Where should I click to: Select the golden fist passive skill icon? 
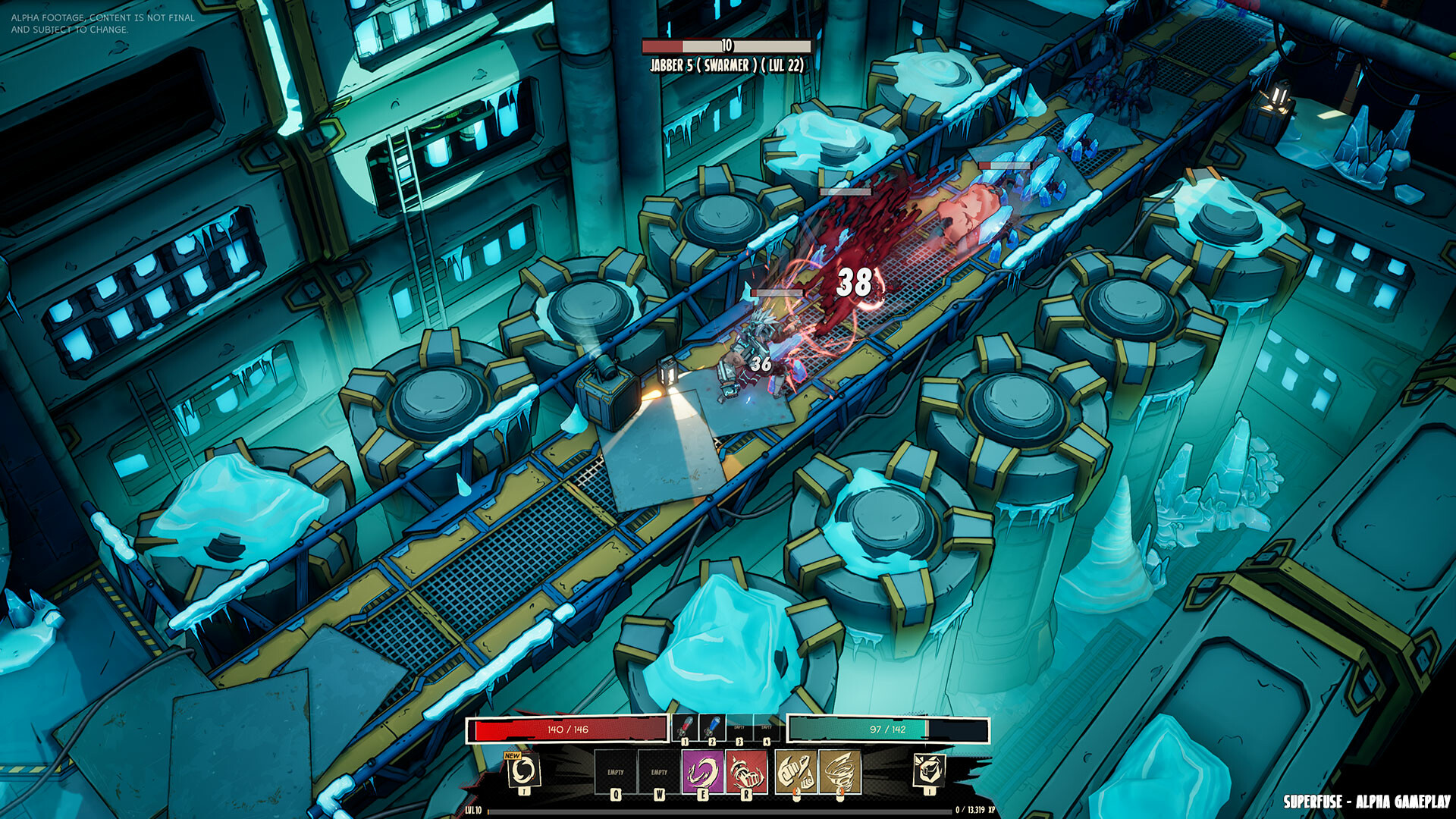point(795,770)
